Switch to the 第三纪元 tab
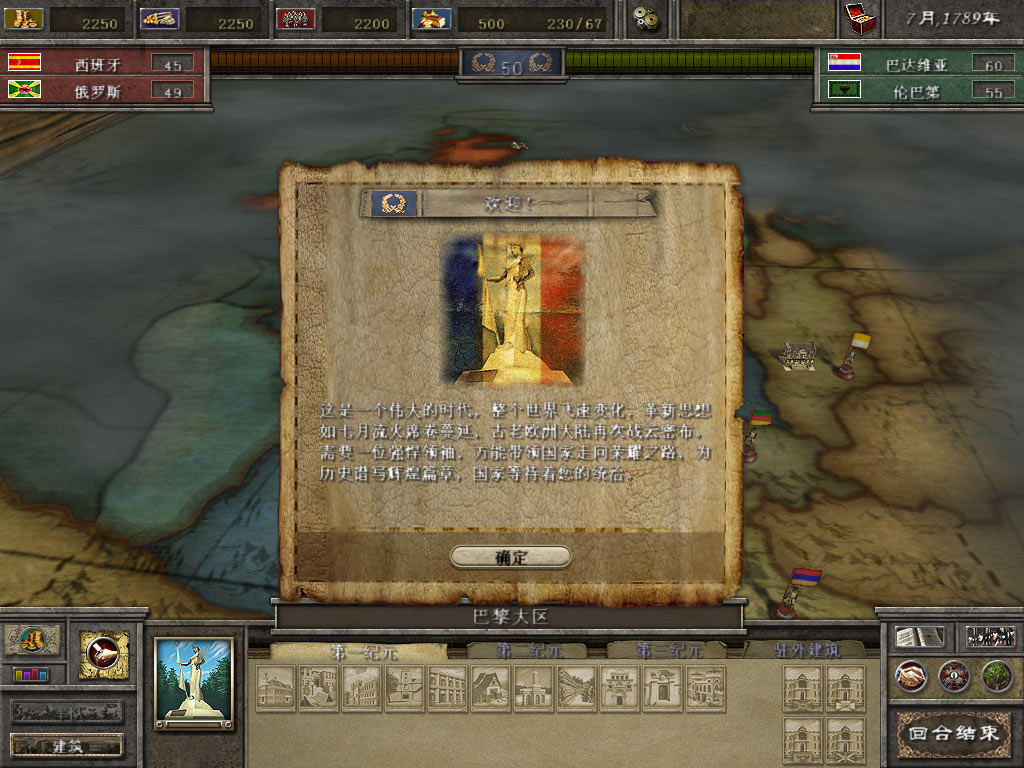 pos(668,651)
